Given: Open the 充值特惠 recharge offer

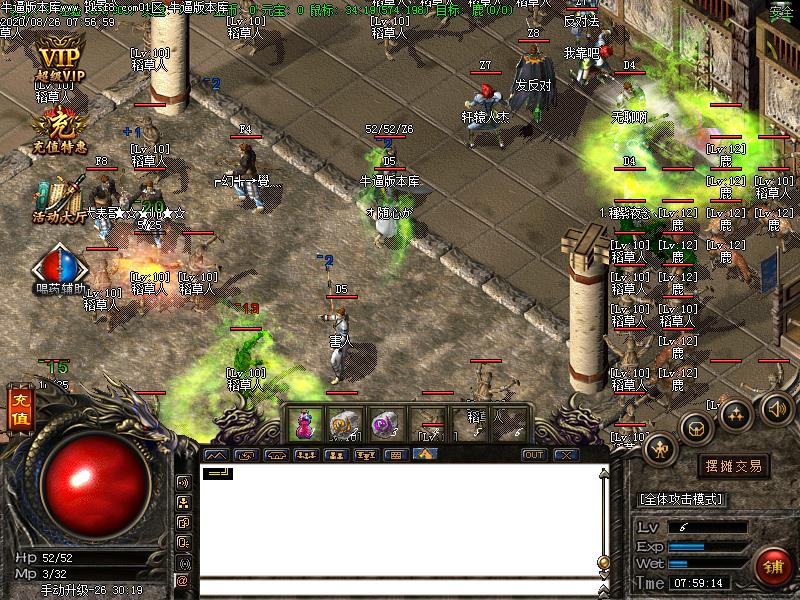Looking at the screenshot, I should click(58, 132).
